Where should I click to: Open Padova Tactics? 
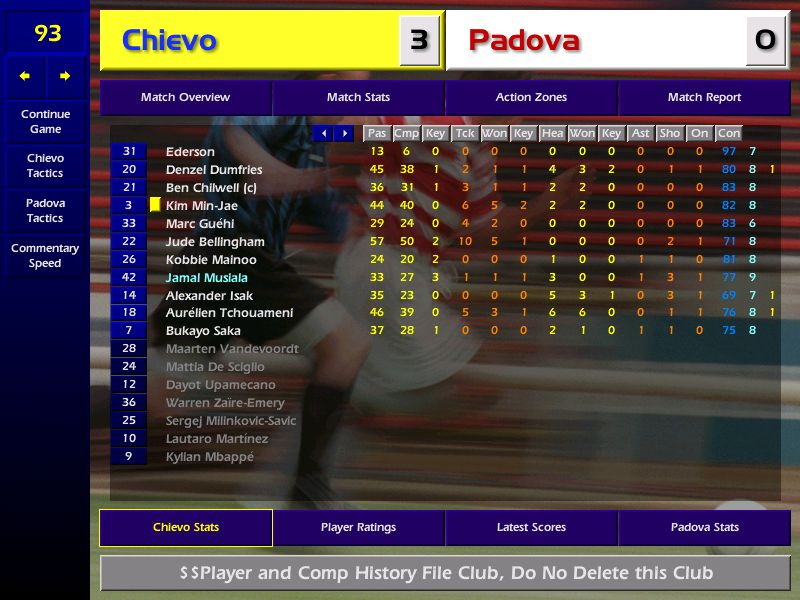(45, 210)
